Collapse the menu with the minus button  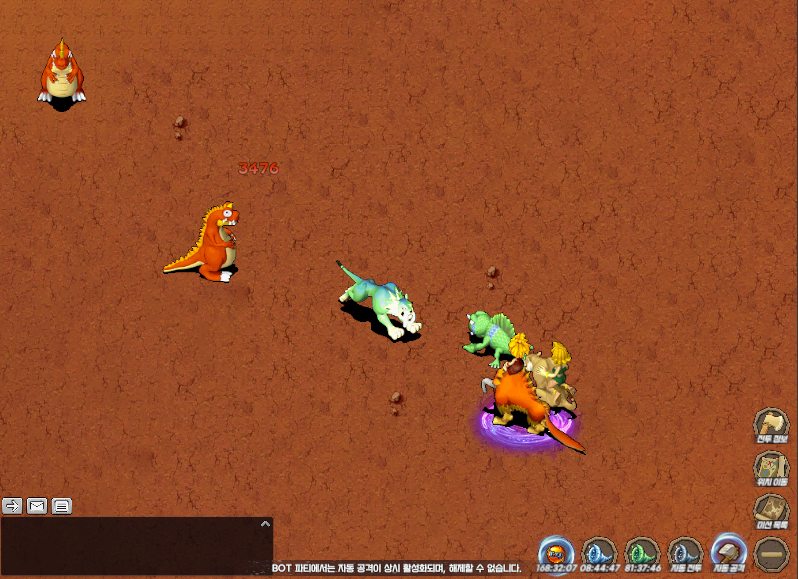pos(771,554)
